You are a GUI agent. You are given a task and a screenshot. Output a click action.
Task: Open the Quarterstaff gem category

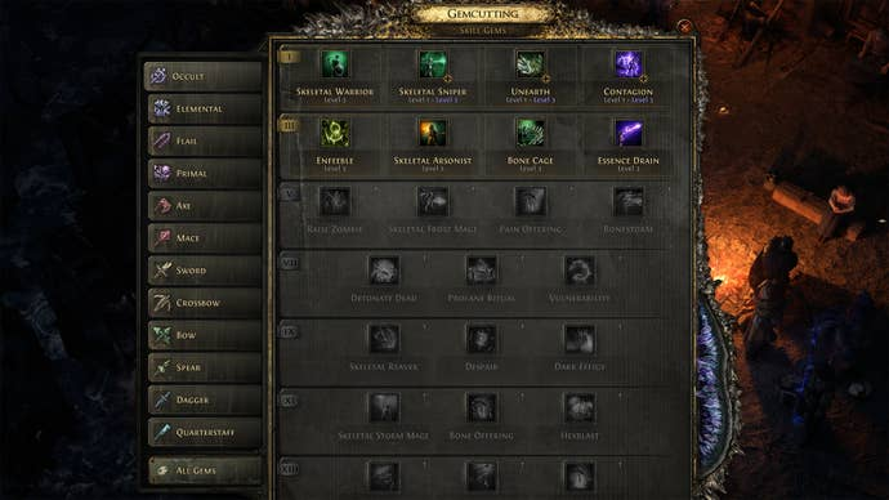point(203,432)
